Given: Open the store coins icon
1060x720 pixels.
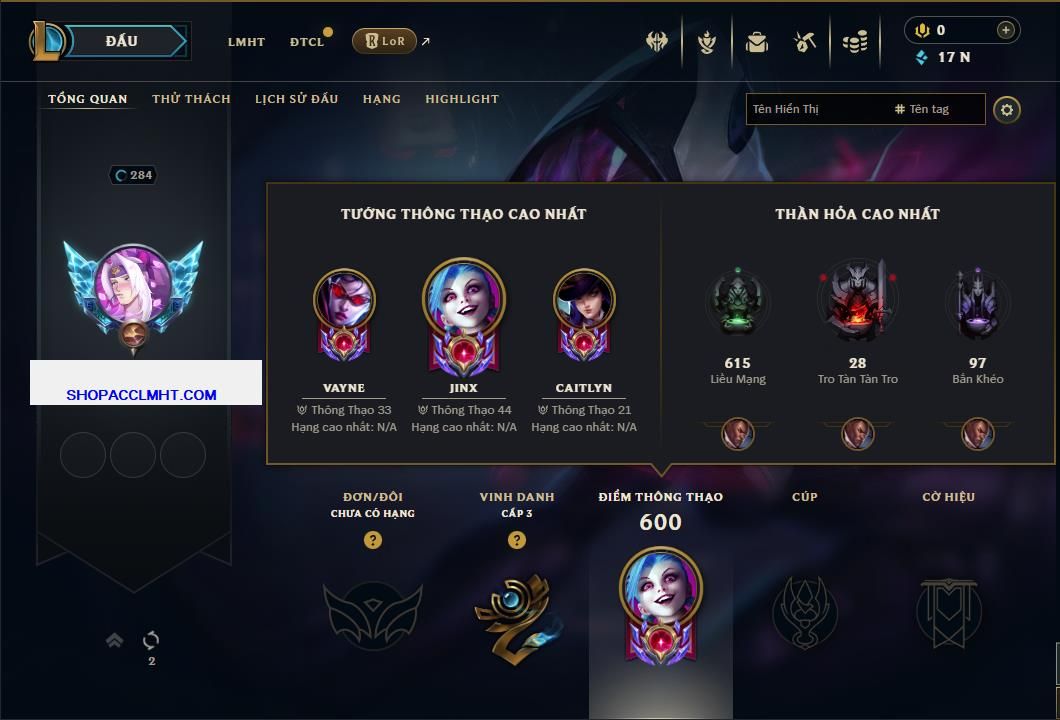Looking at the screenshot, I should click(x=854, y=42).
